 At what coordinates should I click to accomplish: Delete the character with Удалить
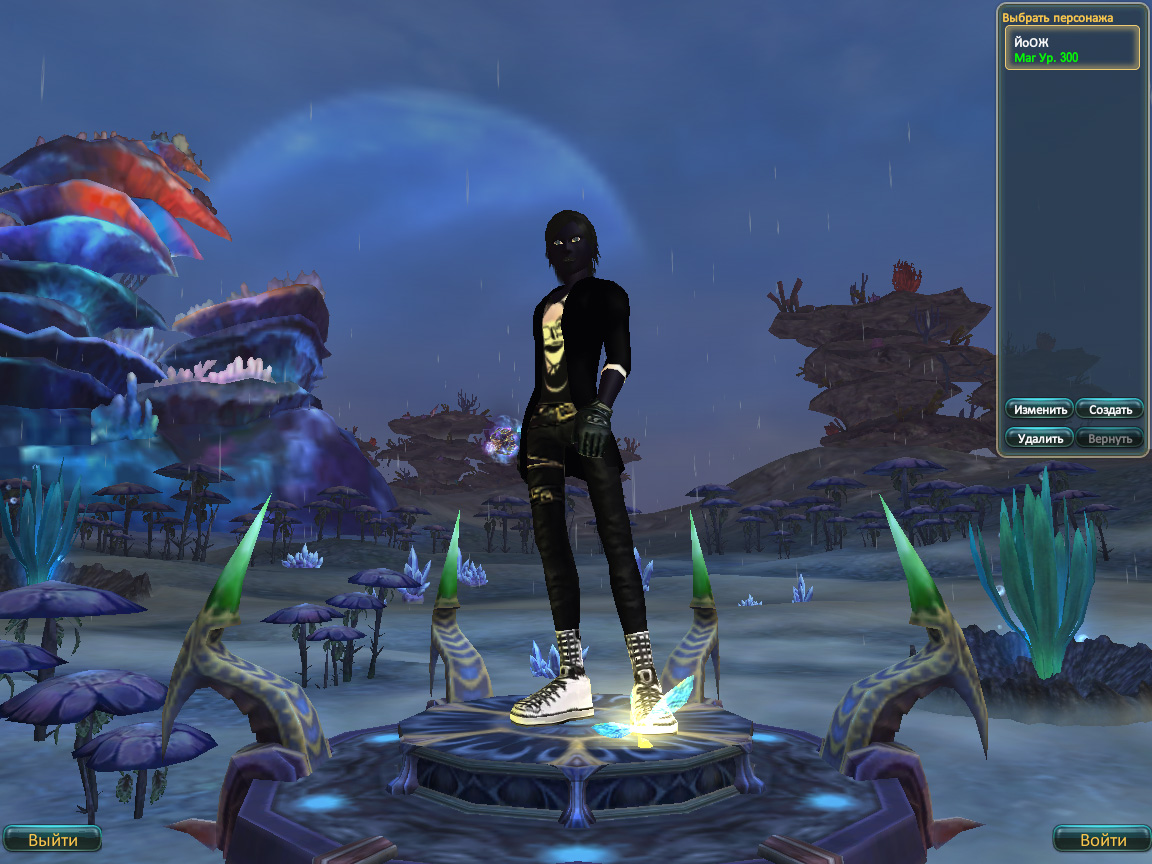pos(1040,438)
